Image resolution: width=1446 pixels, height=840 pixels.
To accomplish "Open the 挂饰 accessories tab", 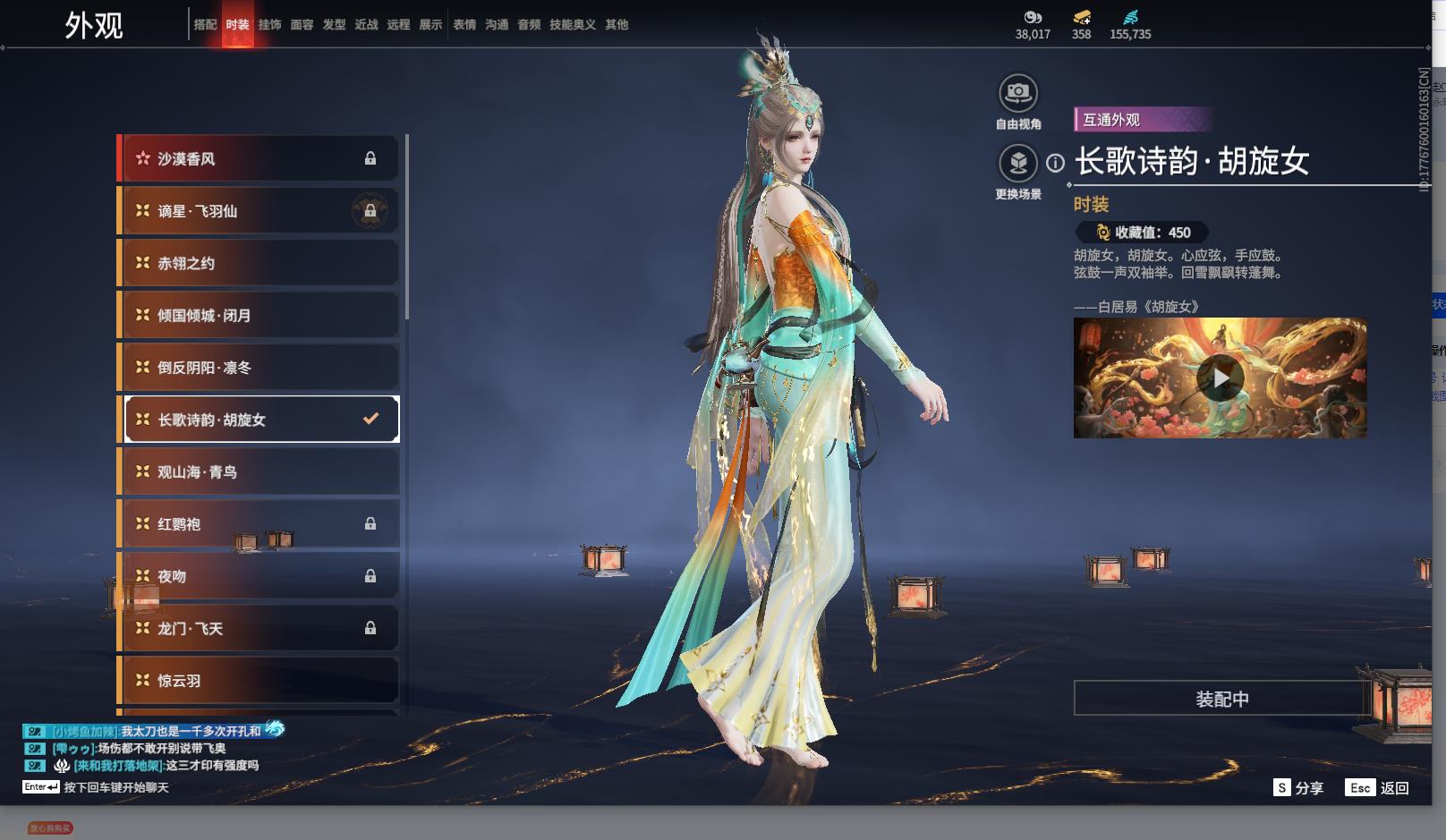I will [269, 25].
